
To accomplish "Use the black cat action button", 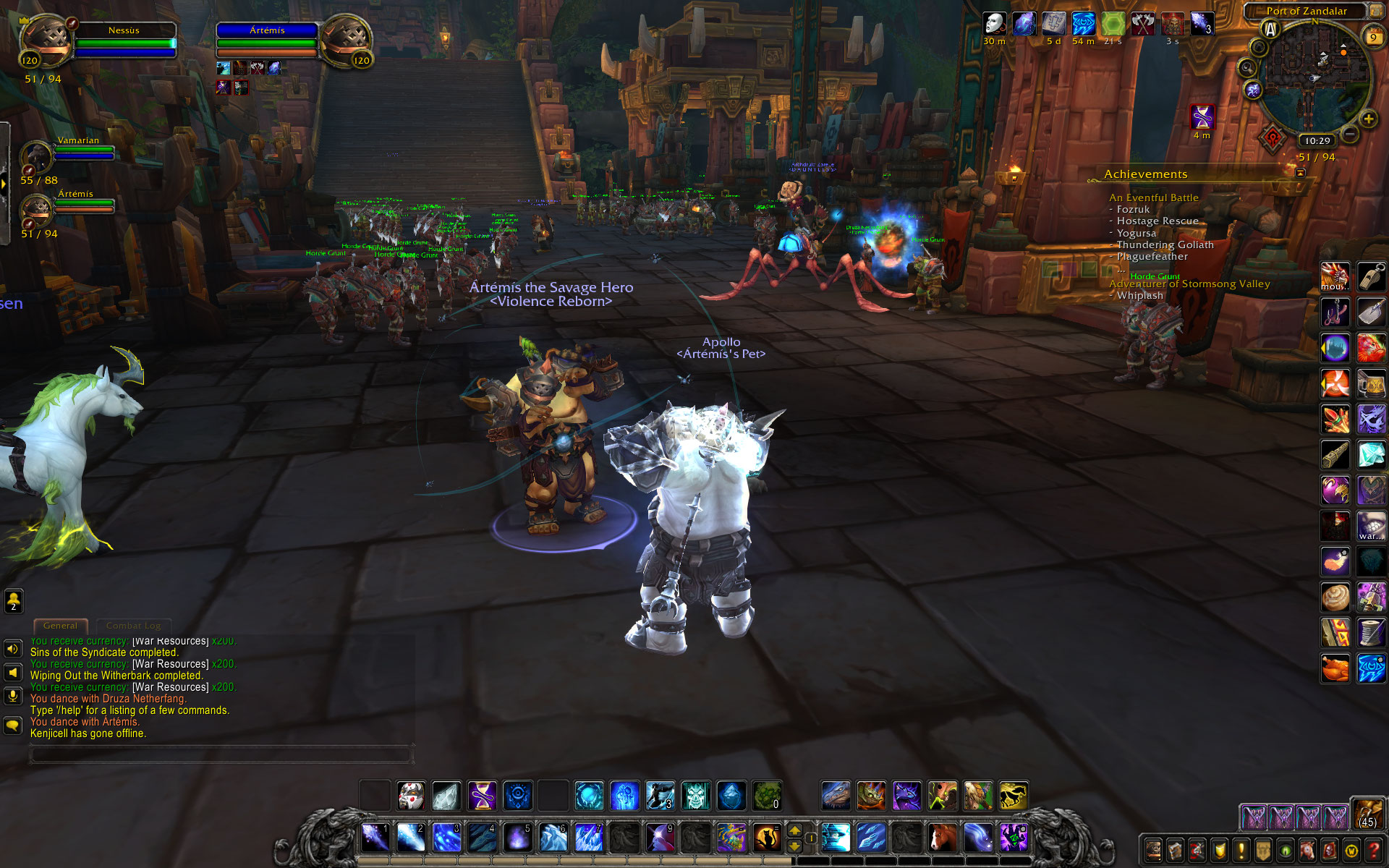I will [x=767, y=838].
